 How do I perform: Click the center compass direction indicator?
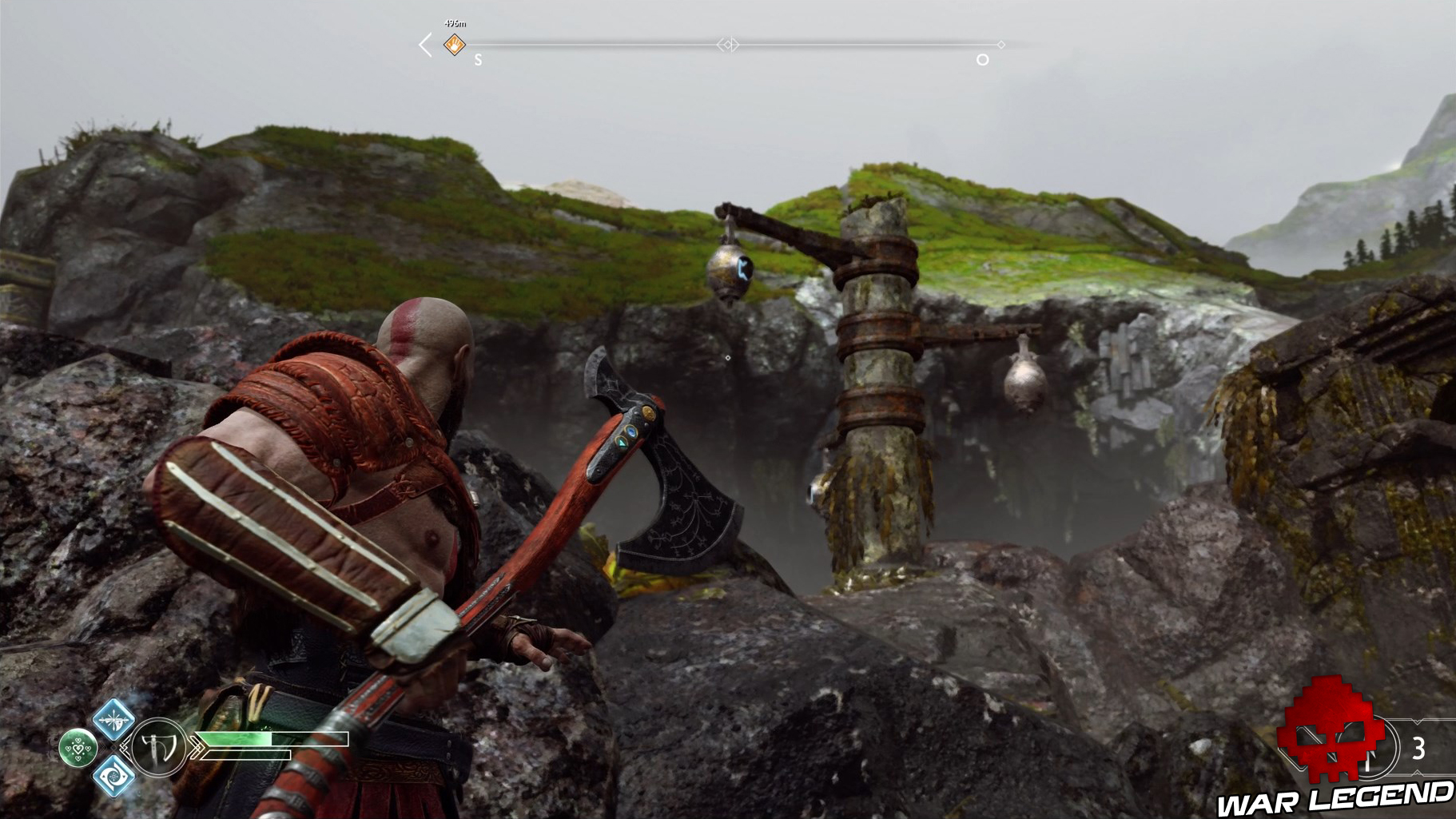(x=730, y=43)
